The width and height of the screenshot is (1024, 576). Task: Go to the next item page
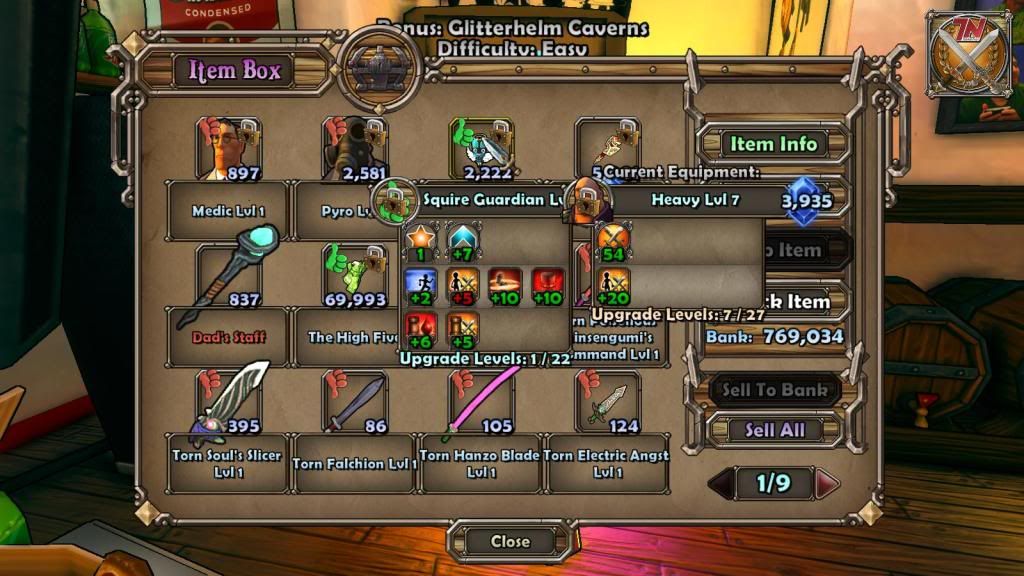point(826,484)
